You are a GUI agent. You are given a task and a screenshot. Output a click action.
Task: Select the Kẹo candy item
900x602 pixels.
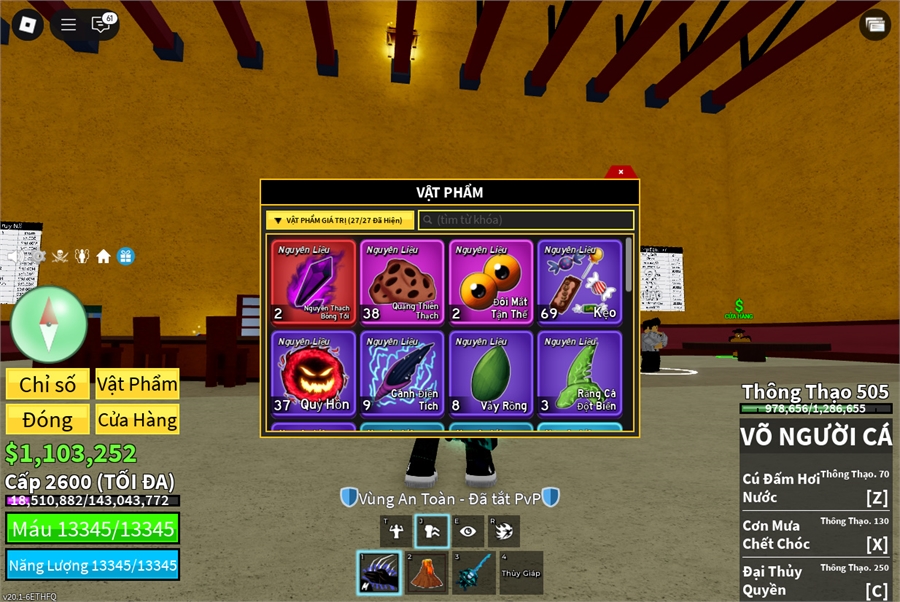tap(579, 283)
